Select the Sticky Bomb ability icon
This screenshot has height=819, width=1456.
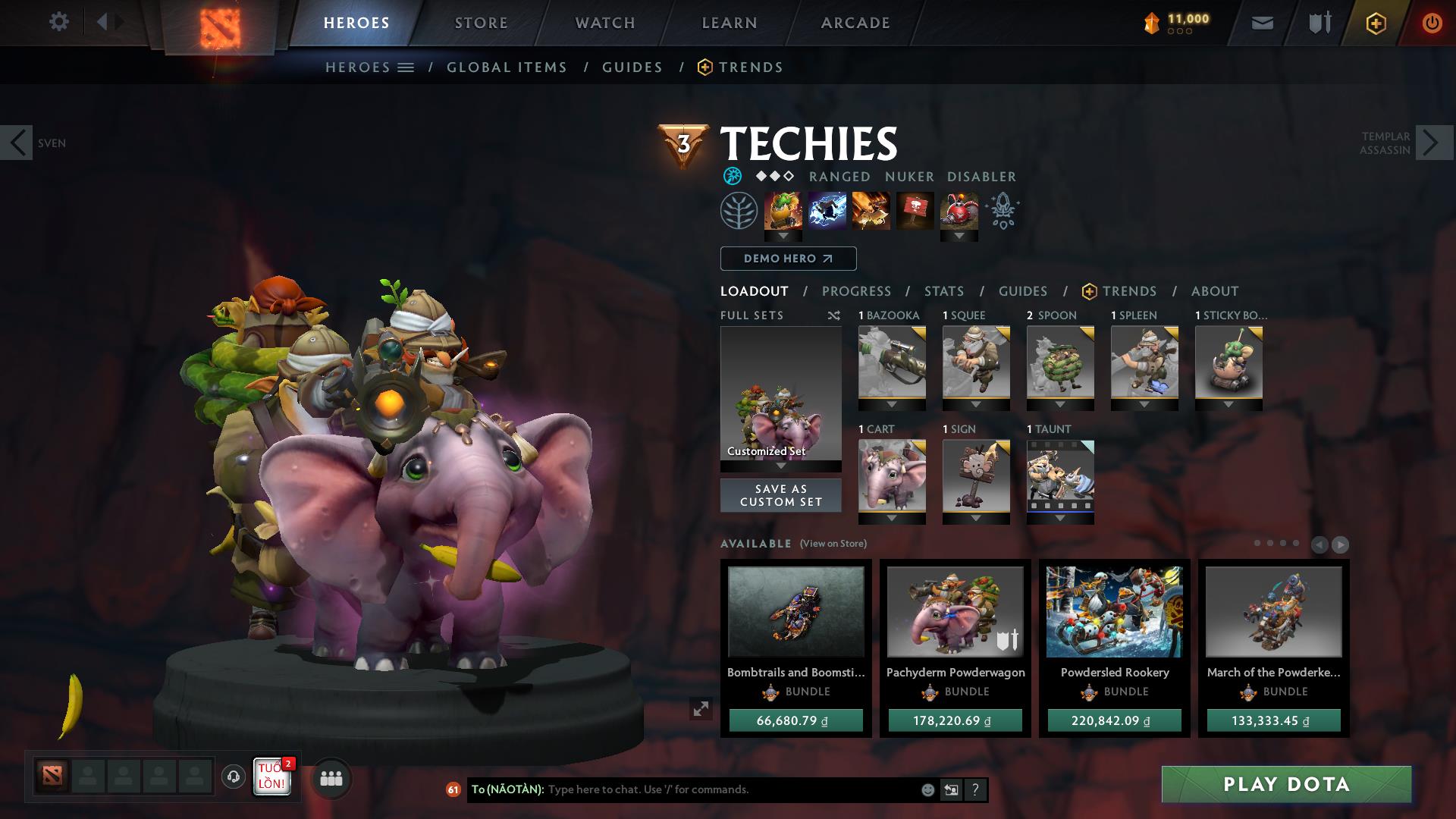781,211
